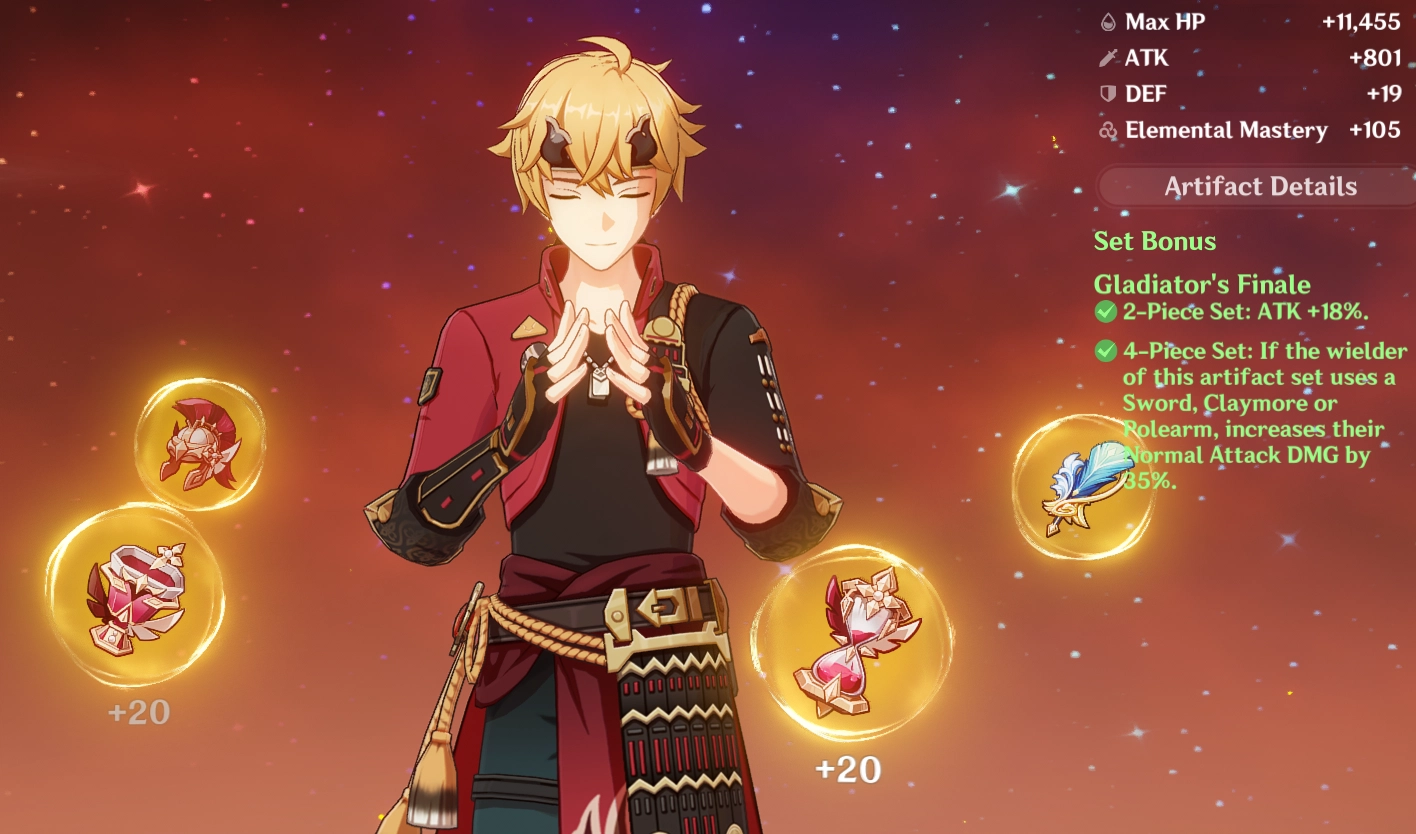Click the Max HP value +11,455
The height and width of the screenshot is (834, 1416).
(x=1362, y=21)
